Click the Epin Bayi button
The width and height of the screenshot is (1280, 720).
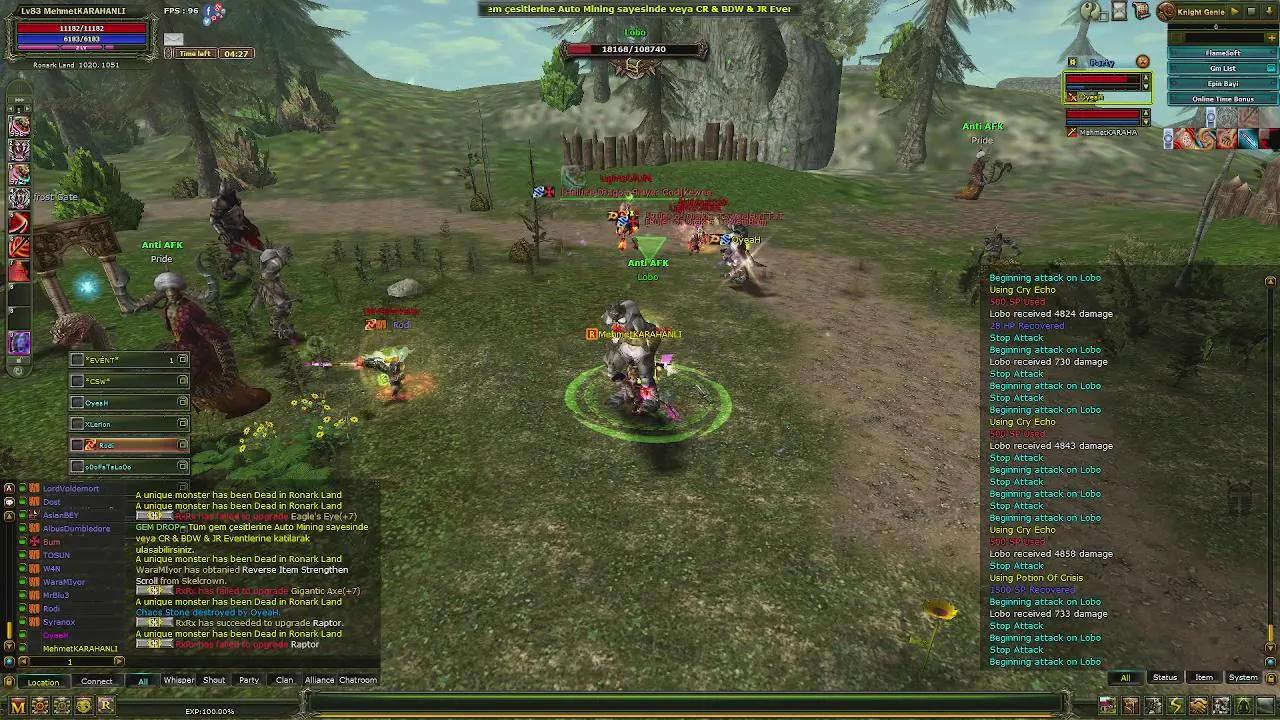1223,84
